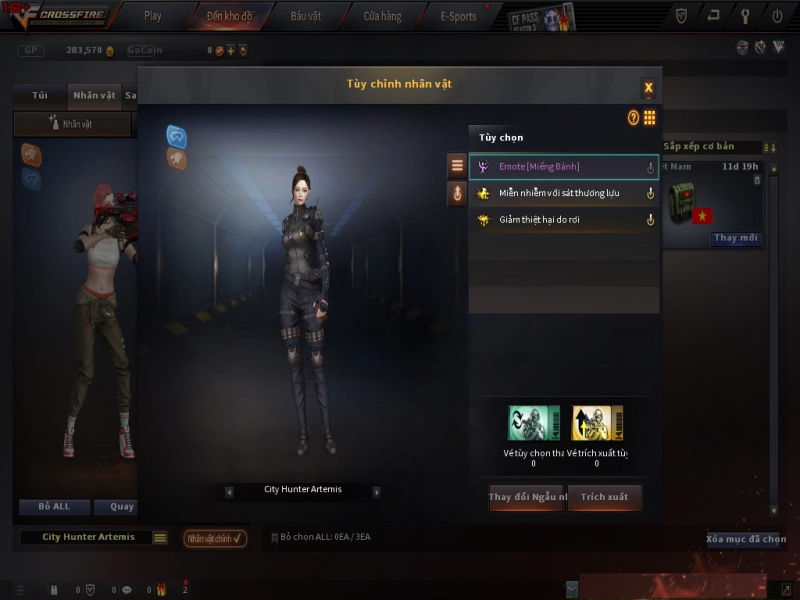
Task: Click the Thay đổi Ngẫu nhiên button
Action: coord(527,497)
